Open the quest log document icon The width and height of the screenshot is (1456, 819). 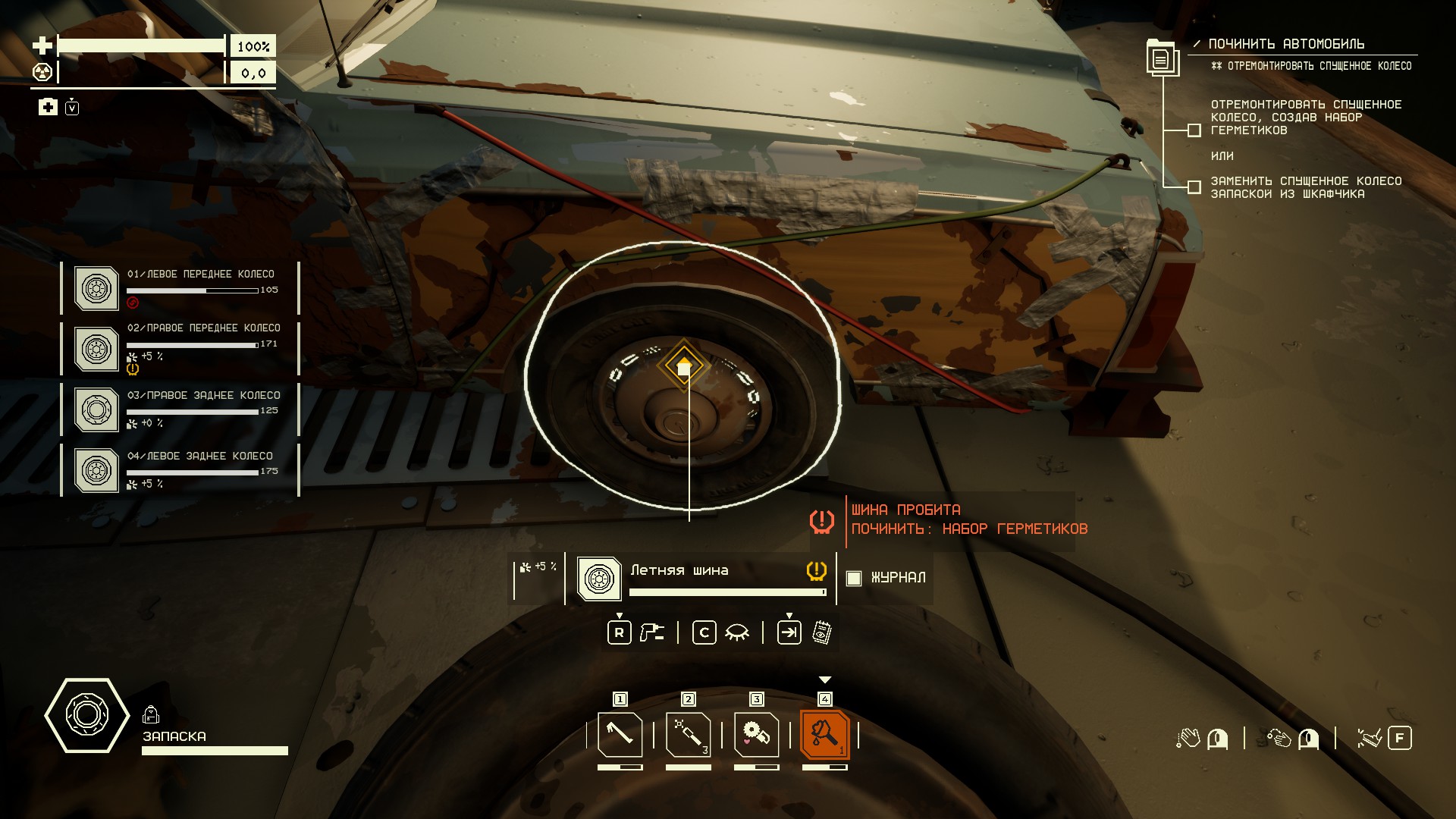pyautogui.click(x=1161, y=58)
